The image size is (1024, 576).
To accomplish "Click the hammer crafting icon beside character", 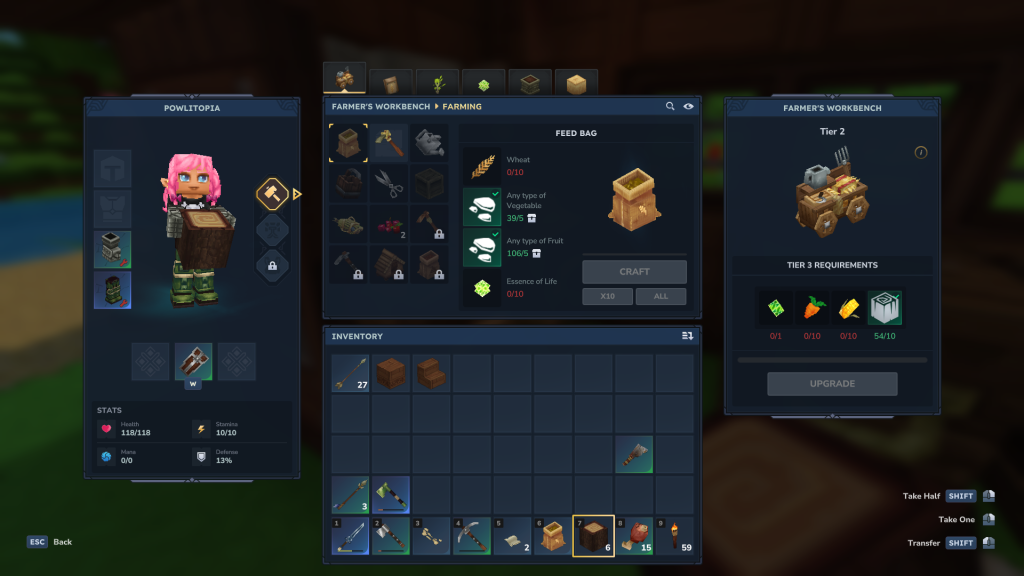I will point(272,194).
